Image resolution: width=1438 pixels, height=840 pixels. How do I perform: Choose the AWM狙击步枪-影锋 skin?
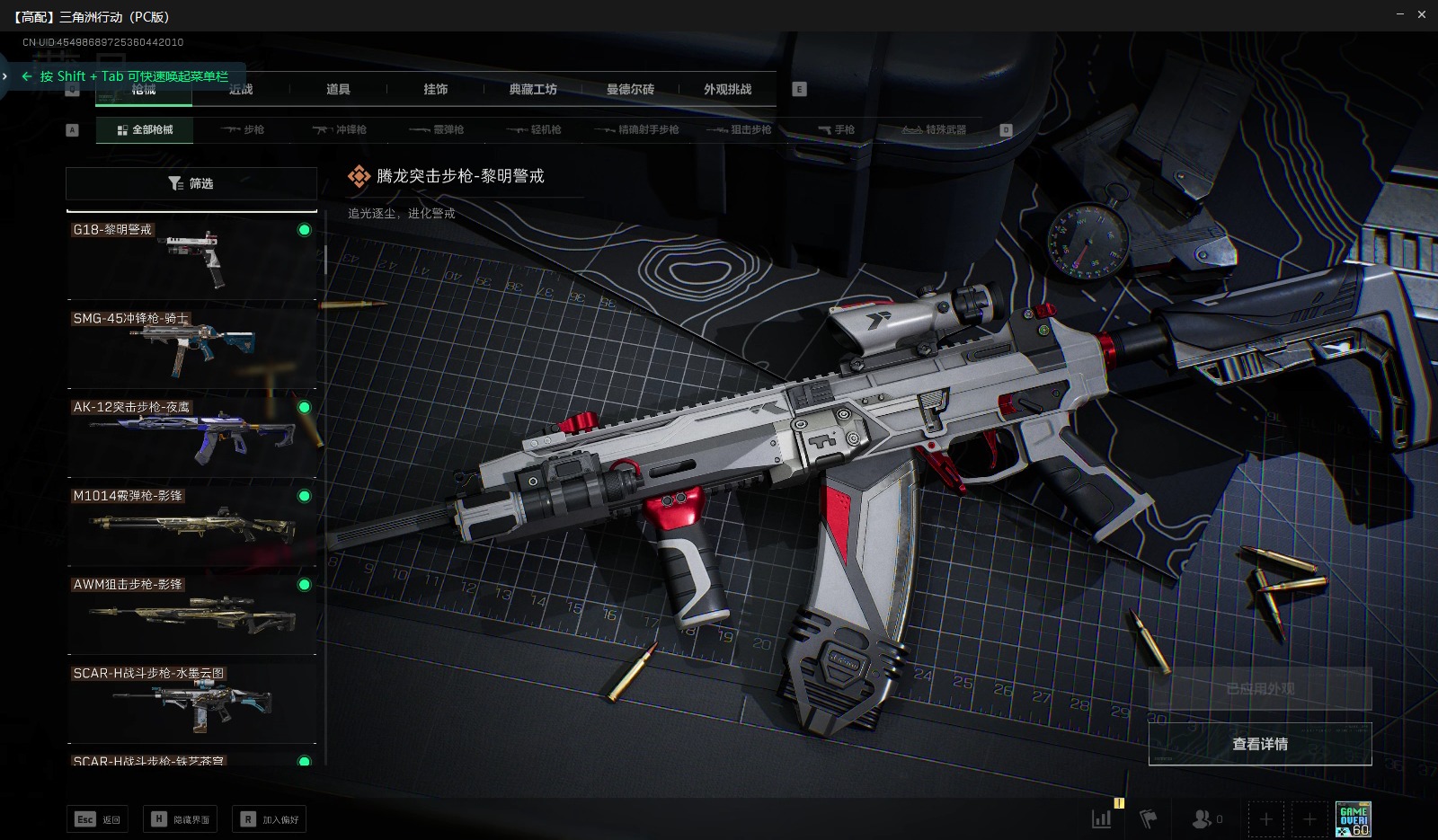coord(191,614)
